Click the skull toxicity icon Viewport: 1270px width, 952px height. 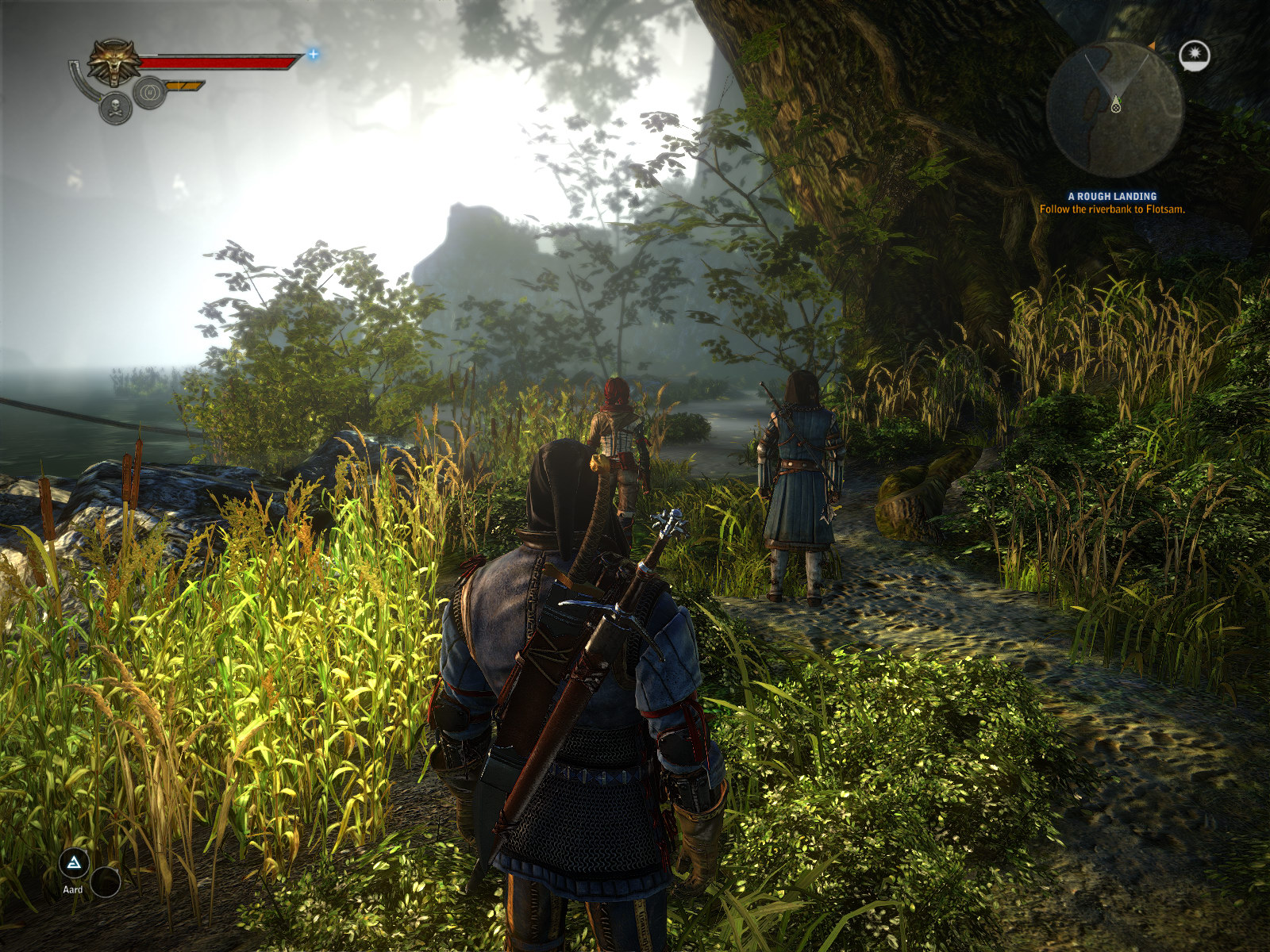pos(116,108)
